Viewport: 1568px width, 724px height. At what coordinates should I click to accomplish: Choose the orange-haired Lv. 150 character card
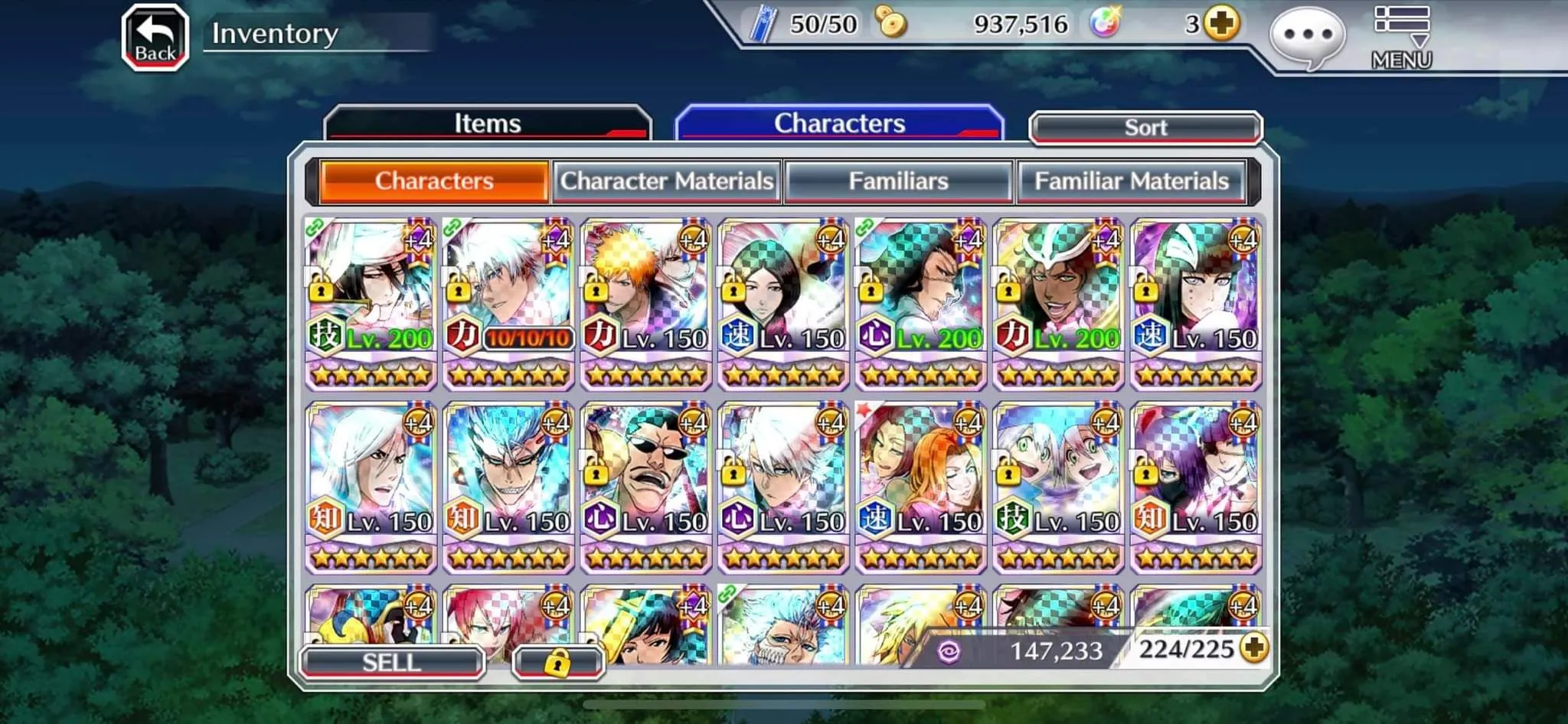coord(646,303)
